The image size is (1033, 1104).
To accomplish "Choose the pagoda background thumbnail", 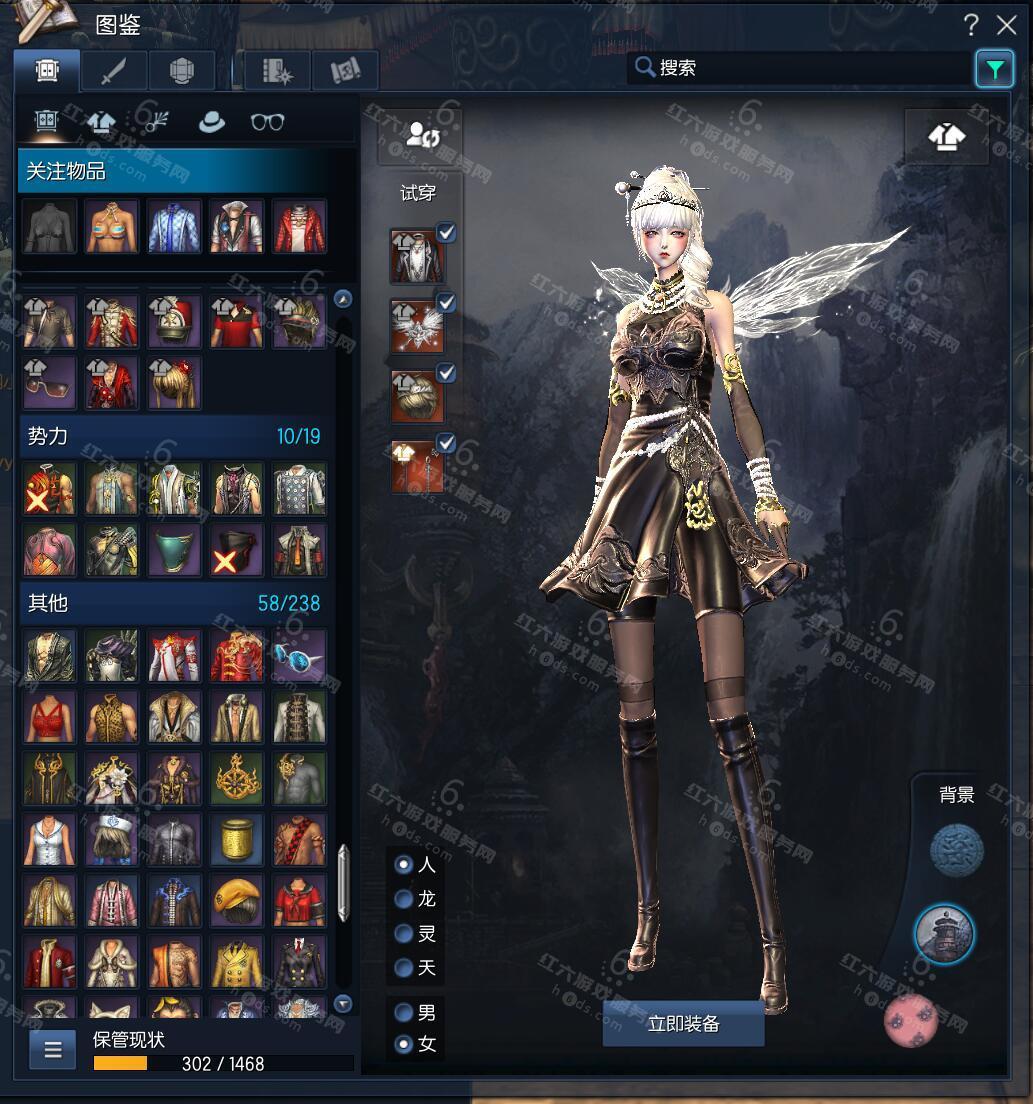I will [944, 934].
